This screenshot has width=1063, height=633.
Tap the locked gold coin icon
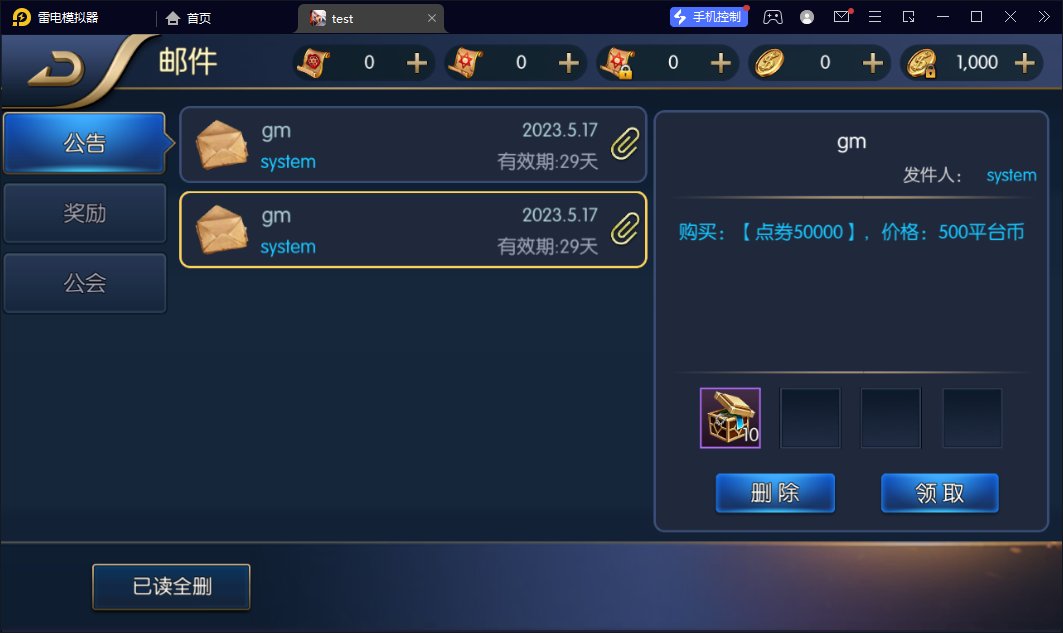tap(921, 63)
